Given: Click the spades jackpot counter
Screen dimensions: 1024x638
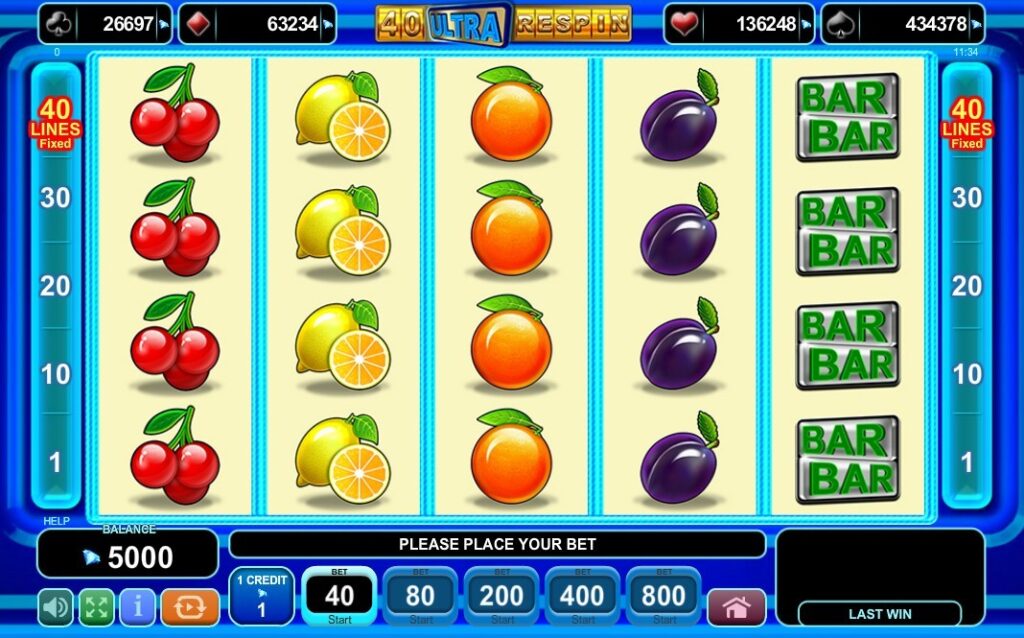Looking at the screenshot, I should [903, 24].
